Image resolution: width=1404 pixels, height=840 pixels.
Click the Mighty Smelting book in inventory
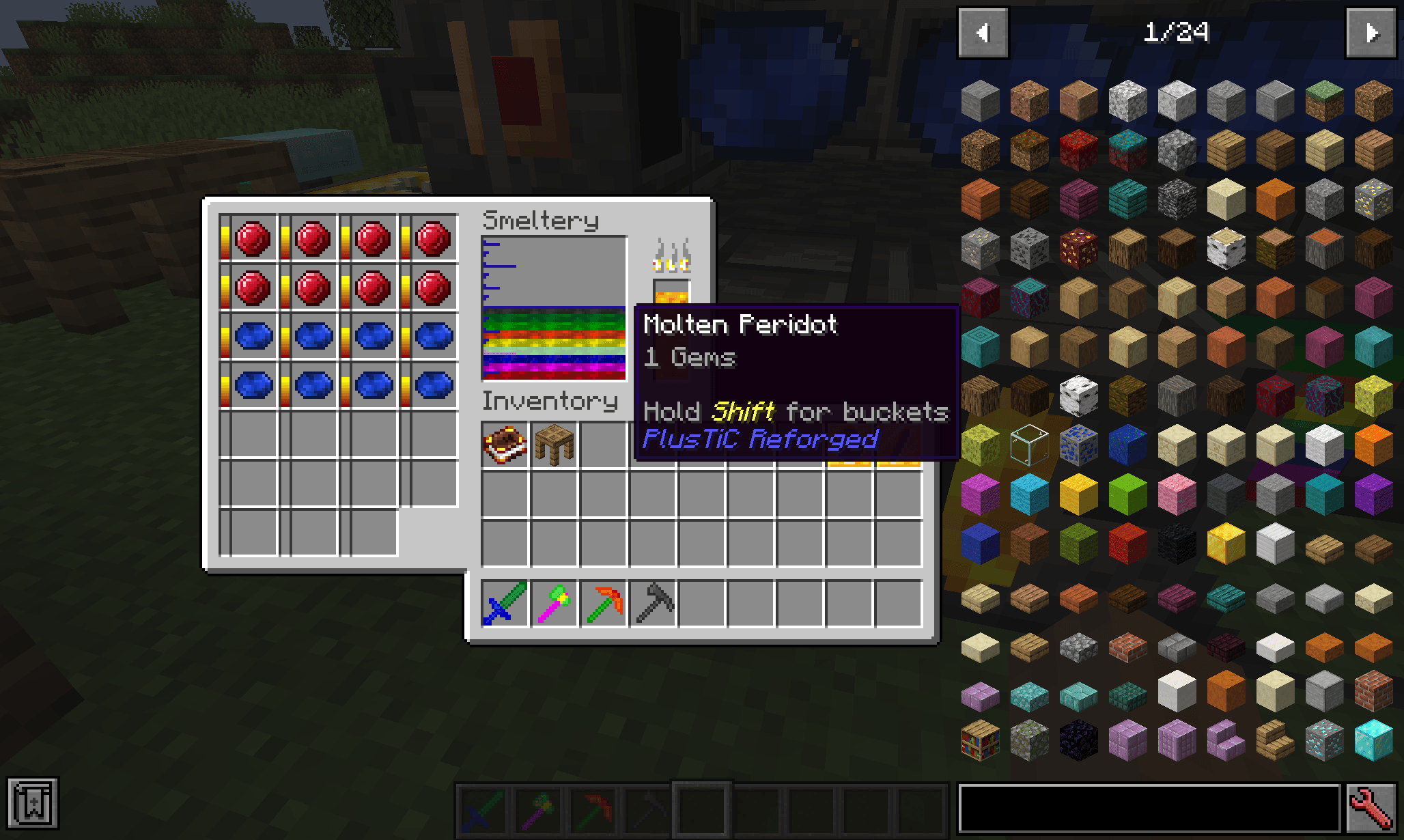[x=504, y=445]
